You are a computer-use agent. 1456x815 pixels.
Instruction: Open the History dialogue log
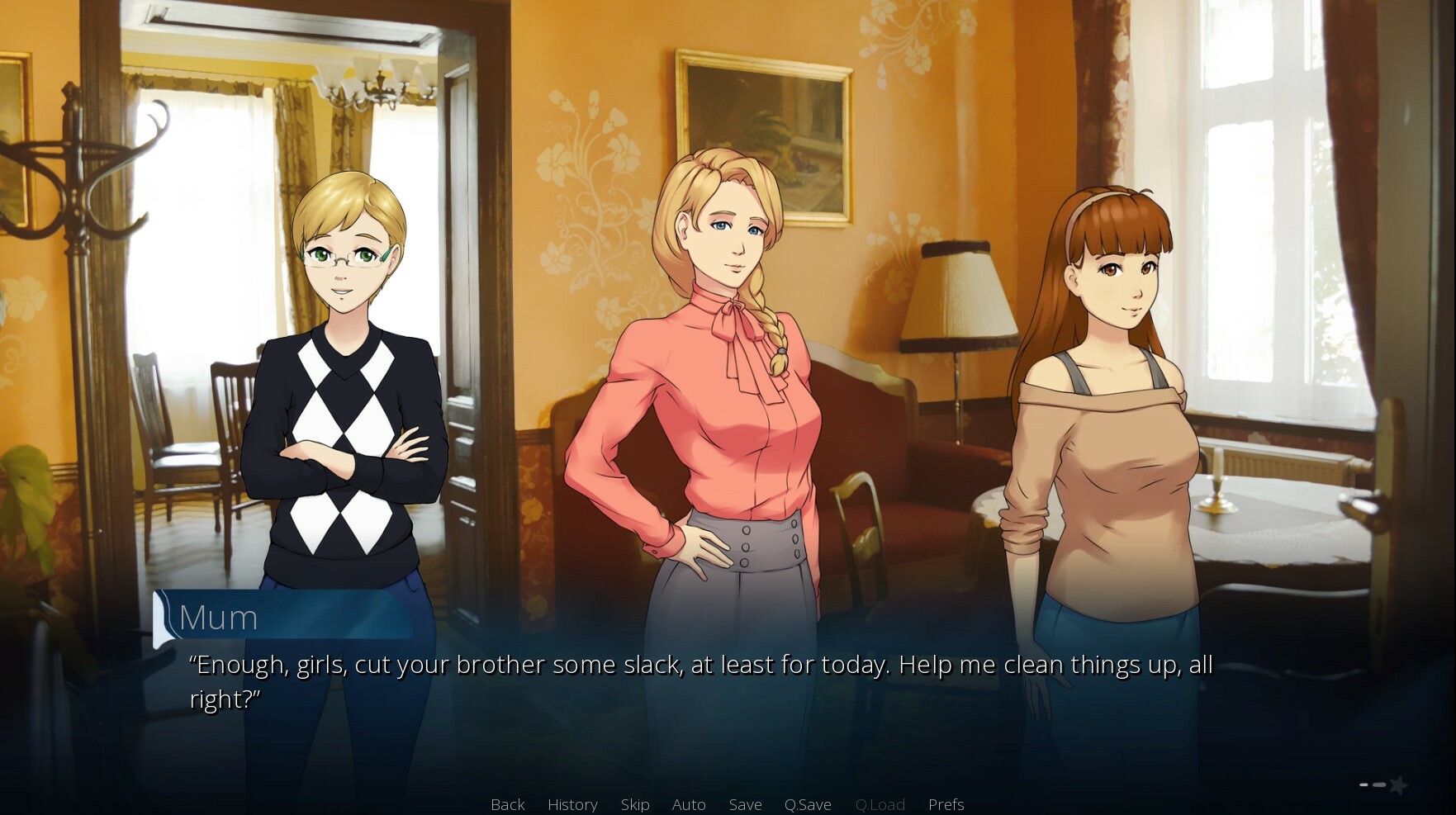click(571, 803)
